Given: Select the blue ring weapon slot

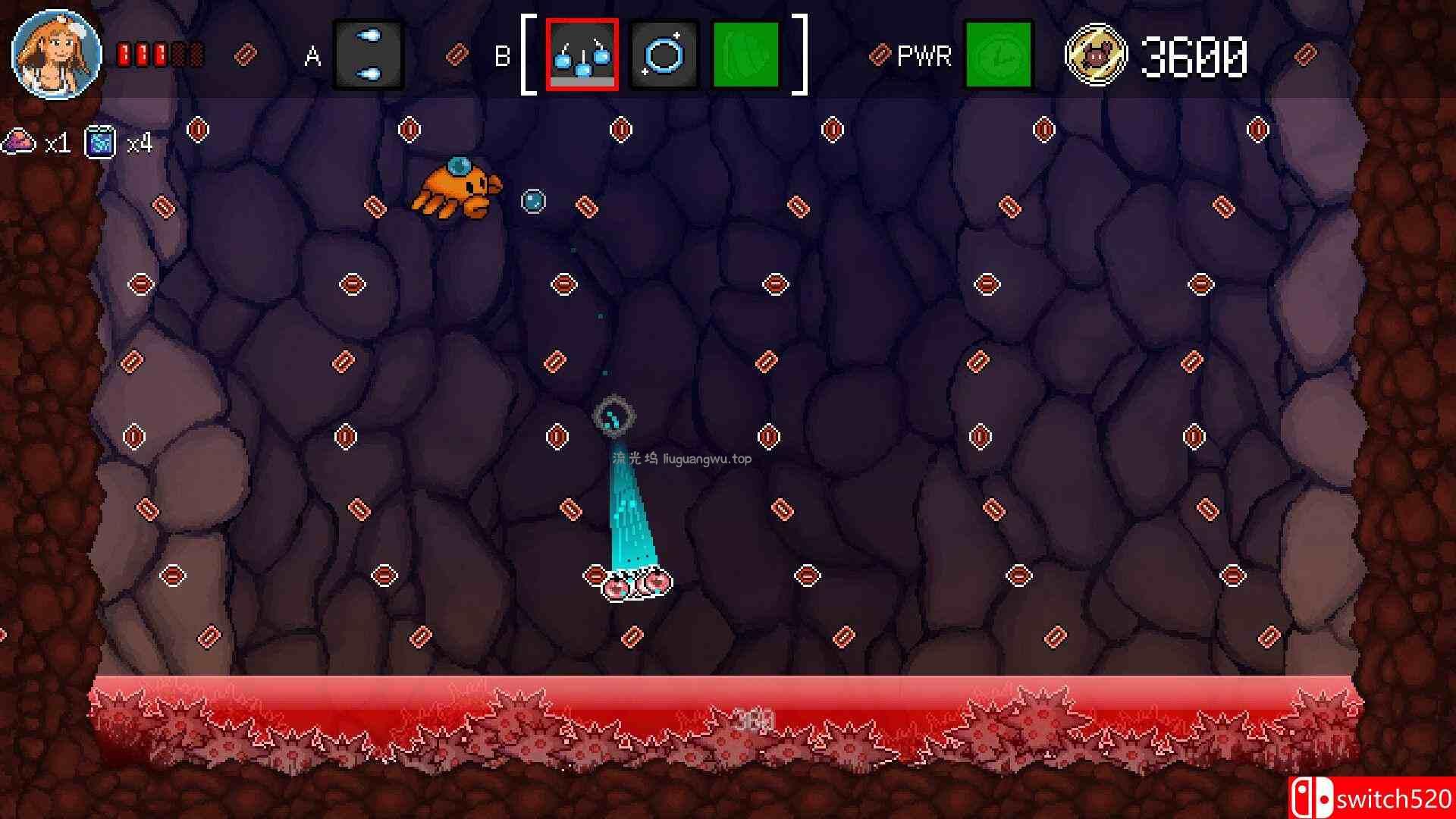Looking at the screenshot, I should pyautogui.click(x=664, y=55).
